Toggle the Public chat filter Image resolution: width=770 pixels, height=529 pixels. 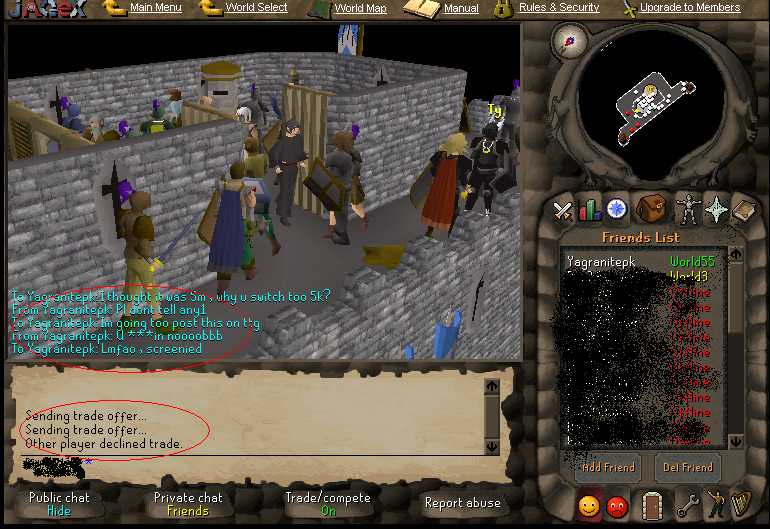coord(59,503)
